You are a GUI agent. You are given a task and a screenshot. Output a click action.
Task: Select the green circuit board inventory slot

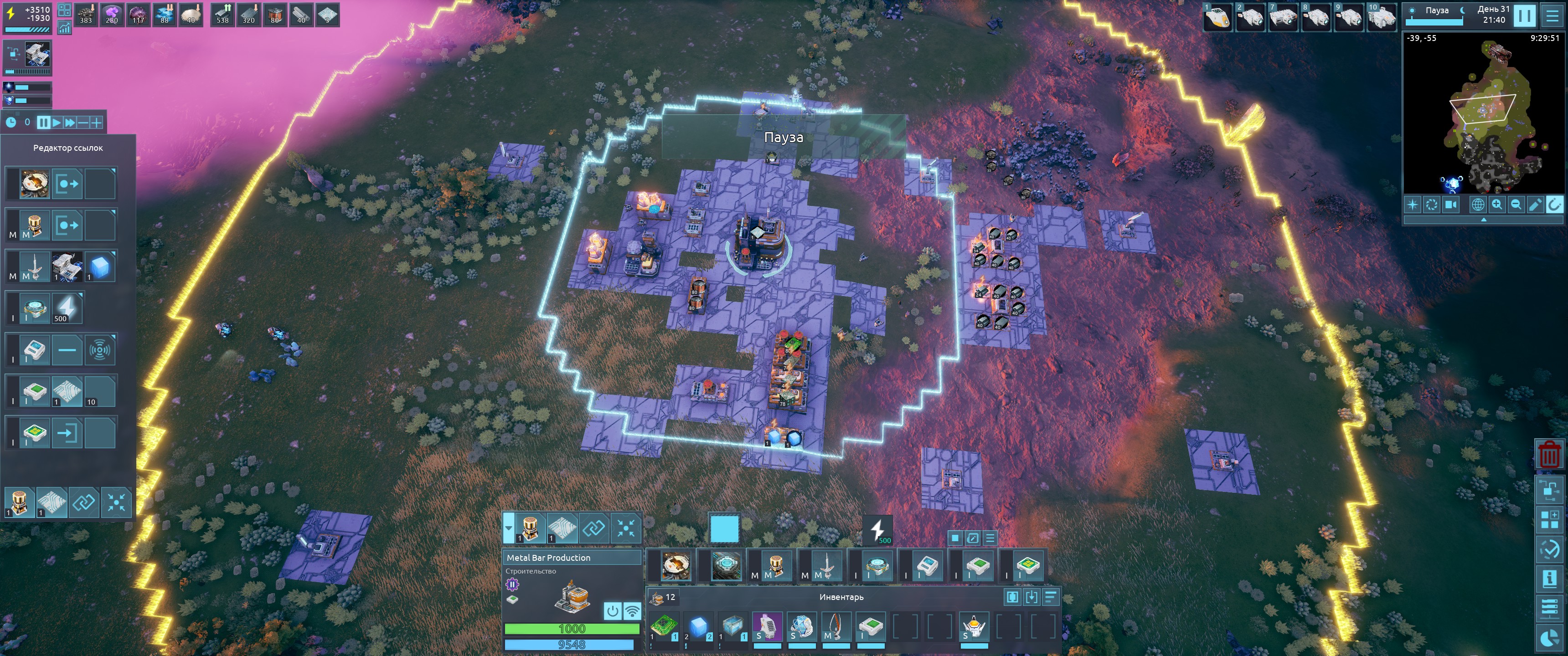(x=664, y=626)
